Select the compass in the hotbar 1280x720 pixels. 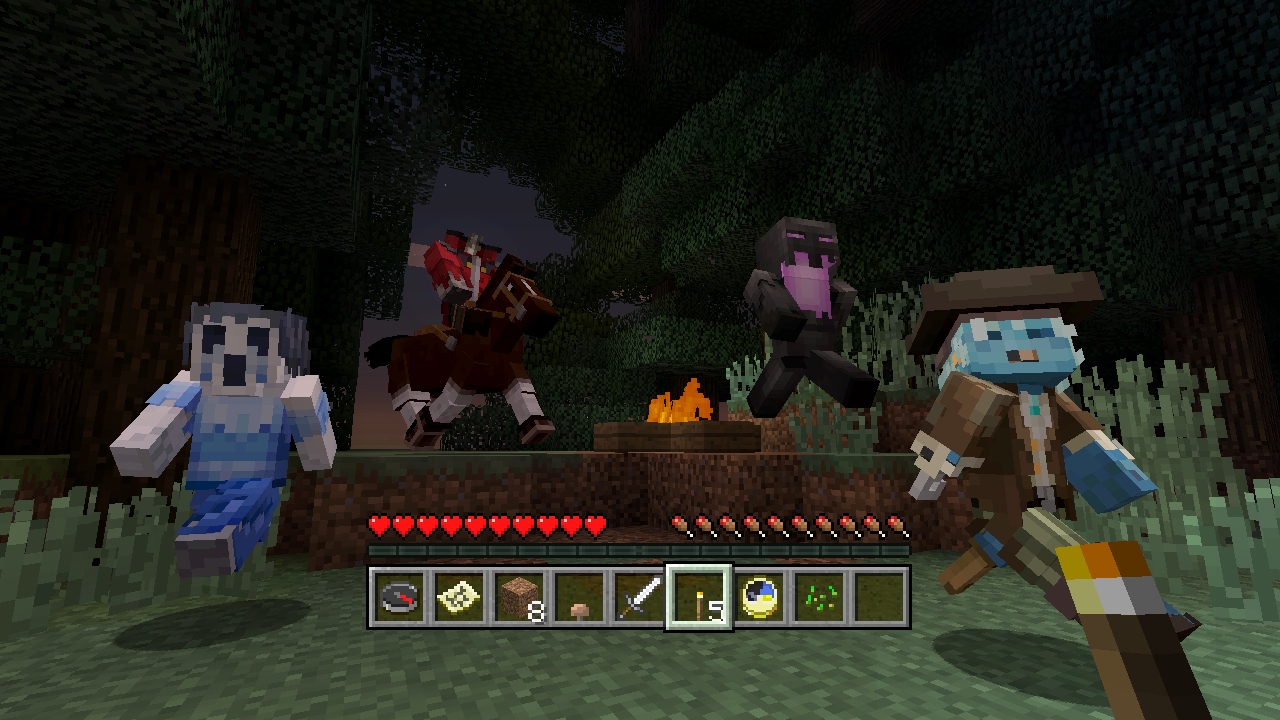pyautogui.click(x=397, y=598)
